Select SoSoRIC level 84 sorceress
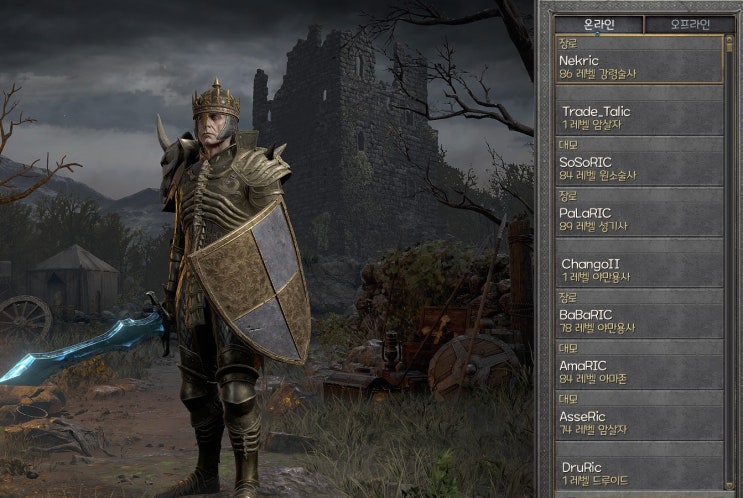This screenshot has width=743, height=498. click(x=639, y=162)
